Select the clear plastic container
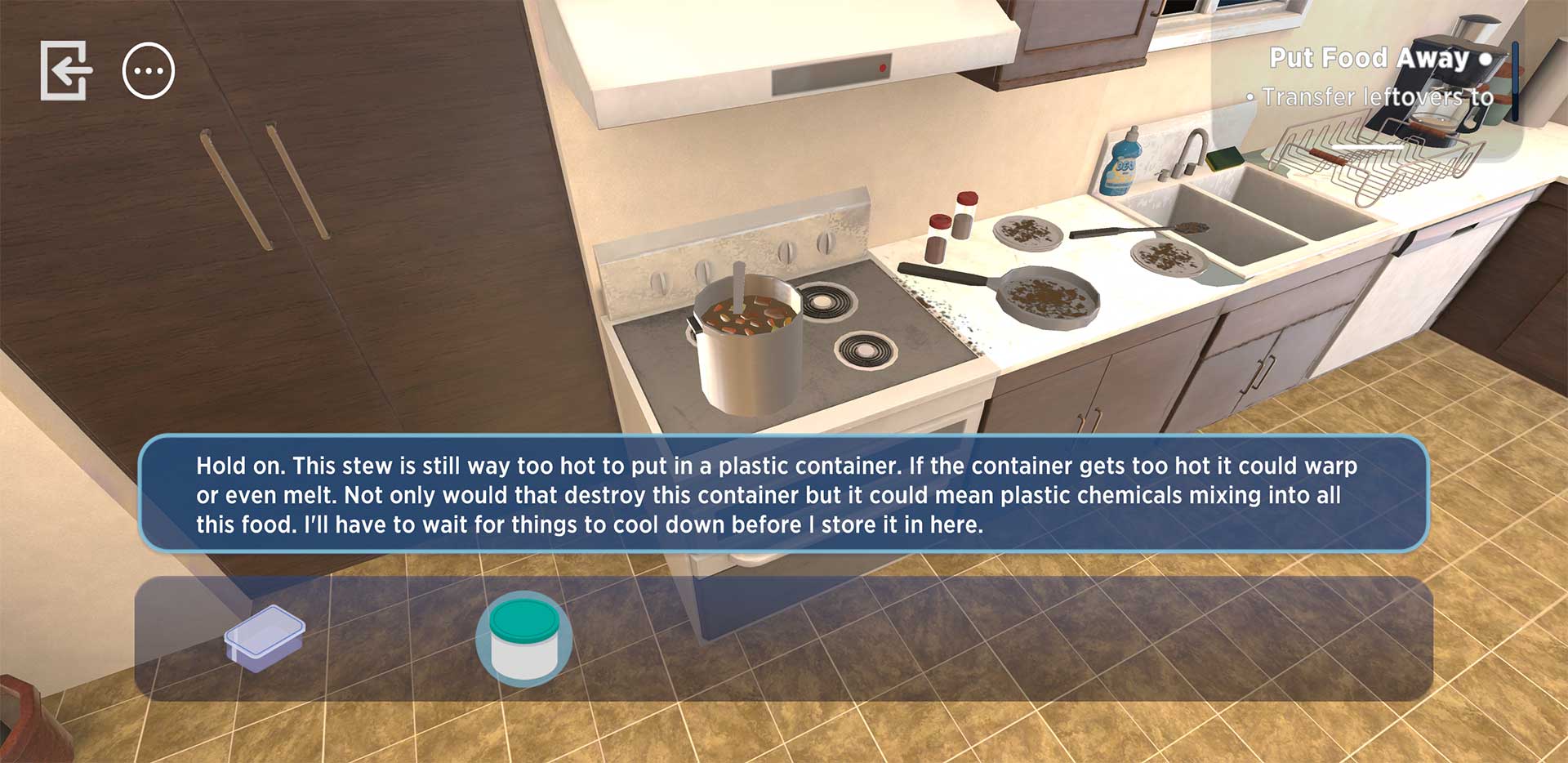Image resolution: width=1568 pixels, height=763 pixels. point(265,638)
